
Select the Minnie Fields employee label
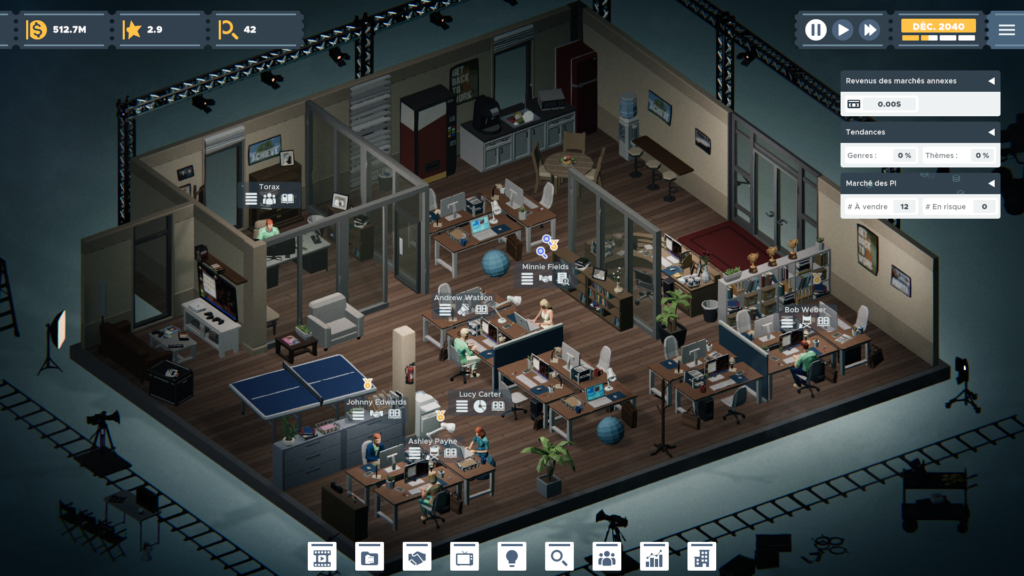[545, 267]
